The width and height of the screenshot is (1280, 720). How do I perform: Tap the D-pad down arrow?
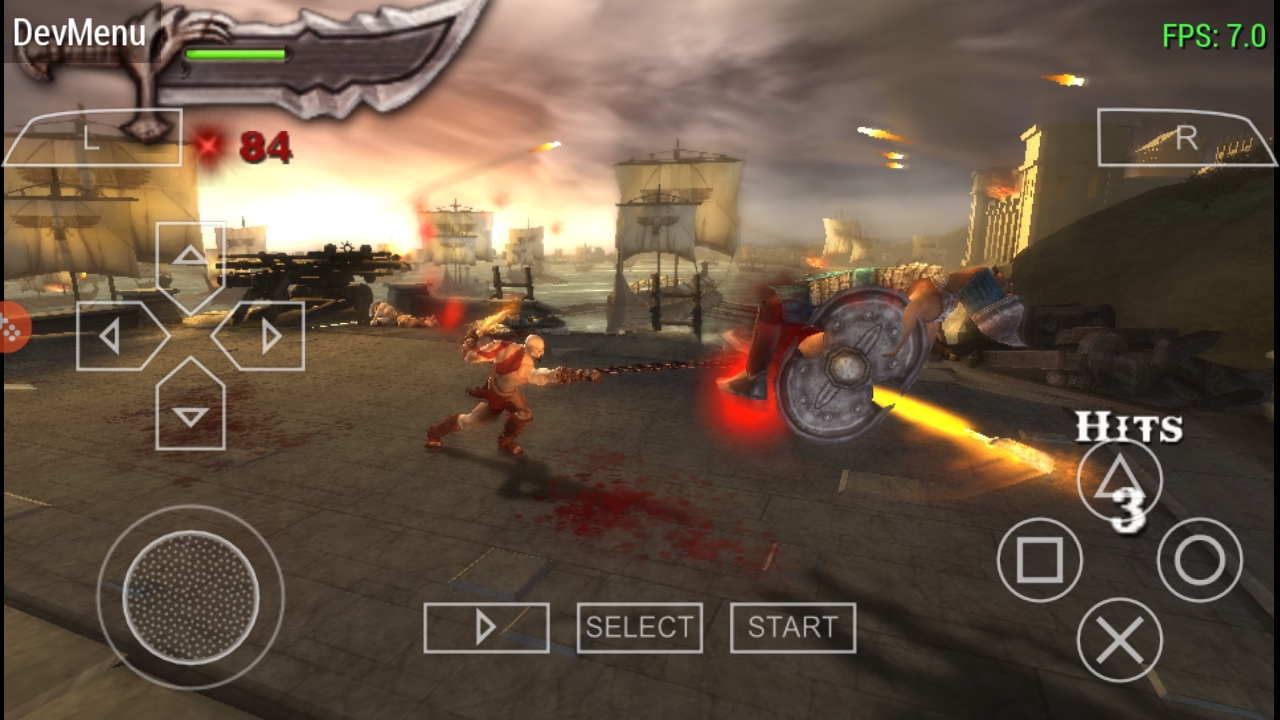point(190,410)
